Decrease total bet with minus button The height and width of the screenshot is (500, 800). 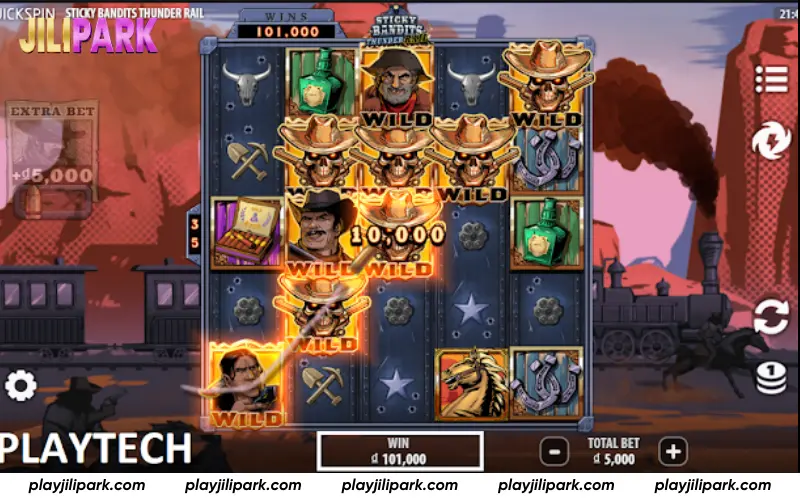pos(552,452)
